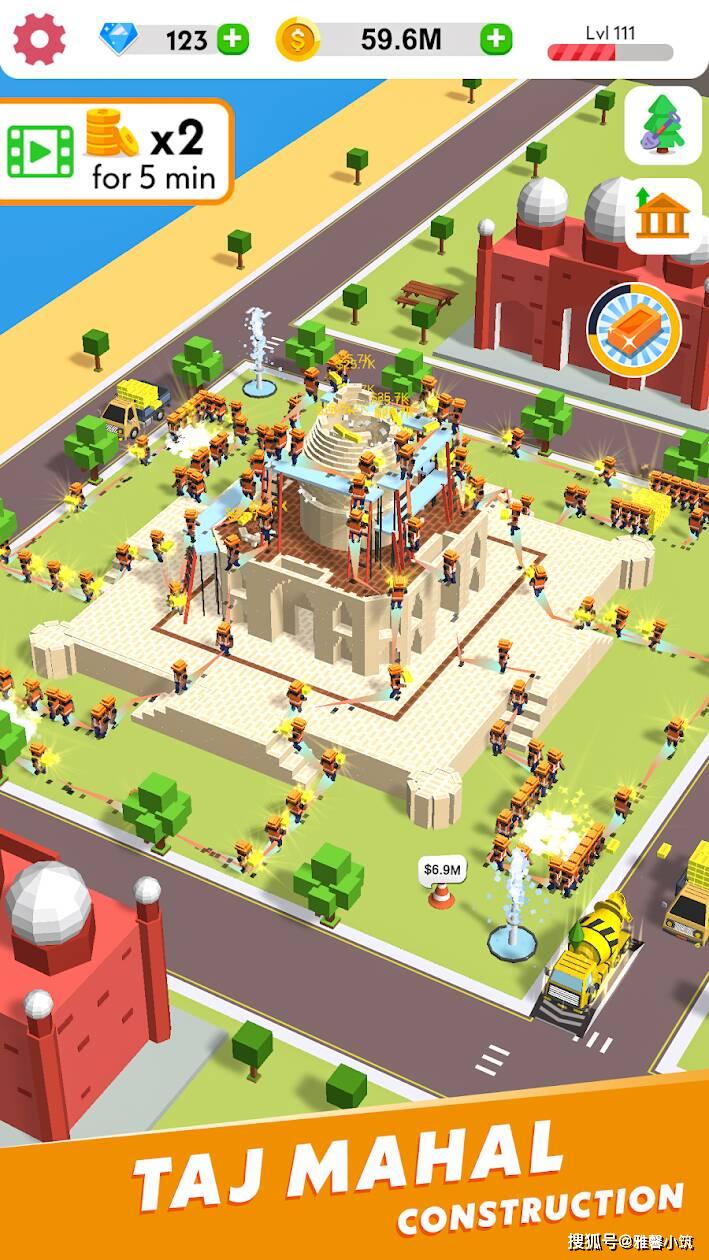The height and width of the screenshot is (1260, 709).
Task: Open the building upgrade monument button
Action: point(662,217)
